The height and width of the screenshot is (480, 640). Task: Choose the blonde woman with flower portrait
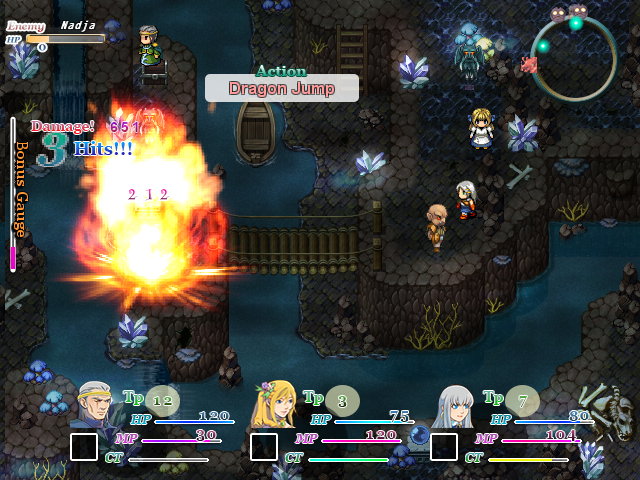click(x=277, y=406)
